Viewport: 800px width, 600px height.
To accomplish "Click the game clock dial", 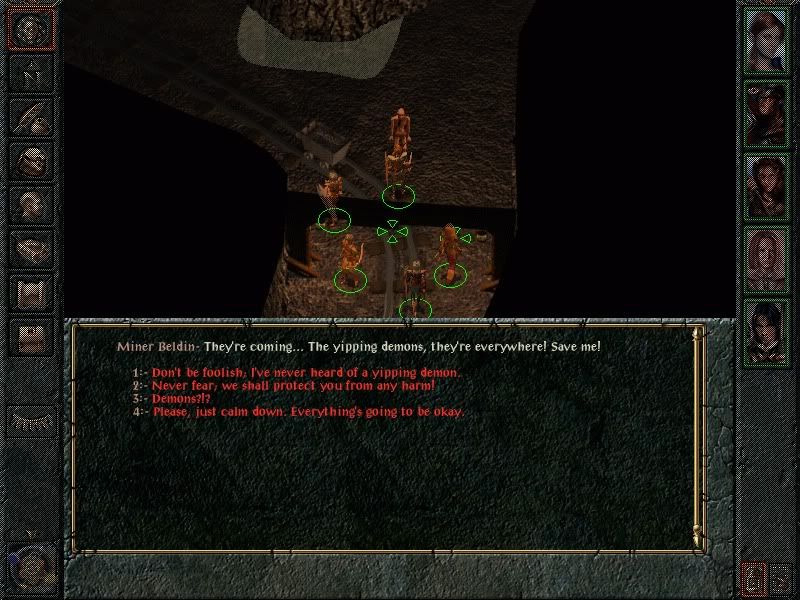I will coord(30,567).
